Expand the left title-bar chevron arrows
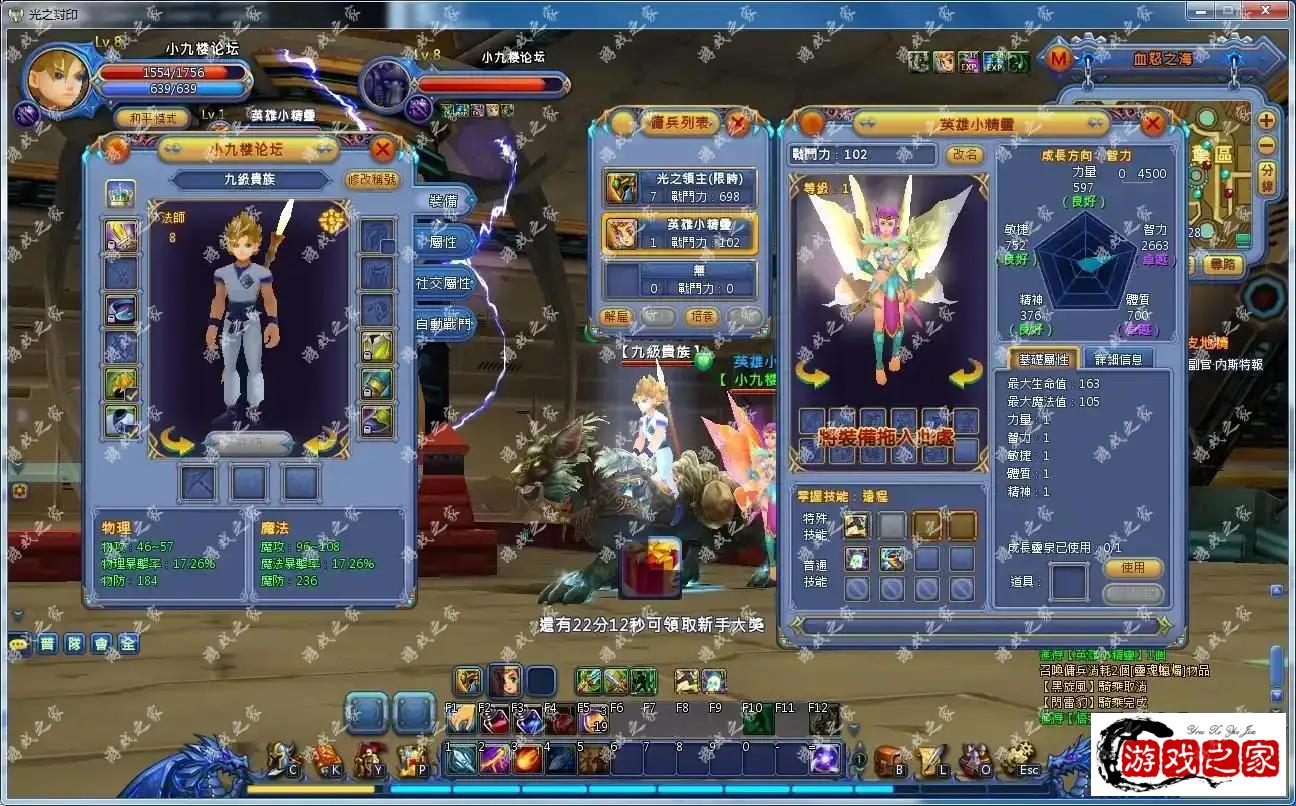The image size is (1296, 806). point(174,149)
